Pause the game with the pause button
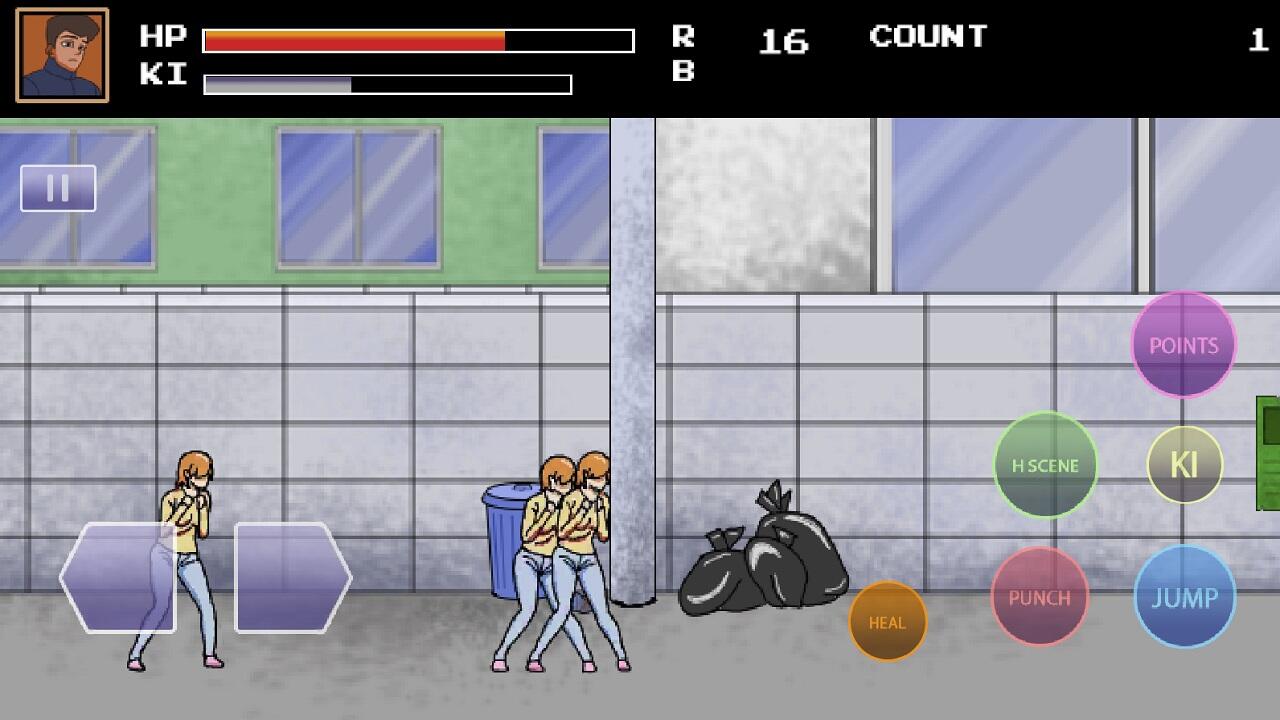This screenshot has height=720, width=1280. tap(58, 188)
